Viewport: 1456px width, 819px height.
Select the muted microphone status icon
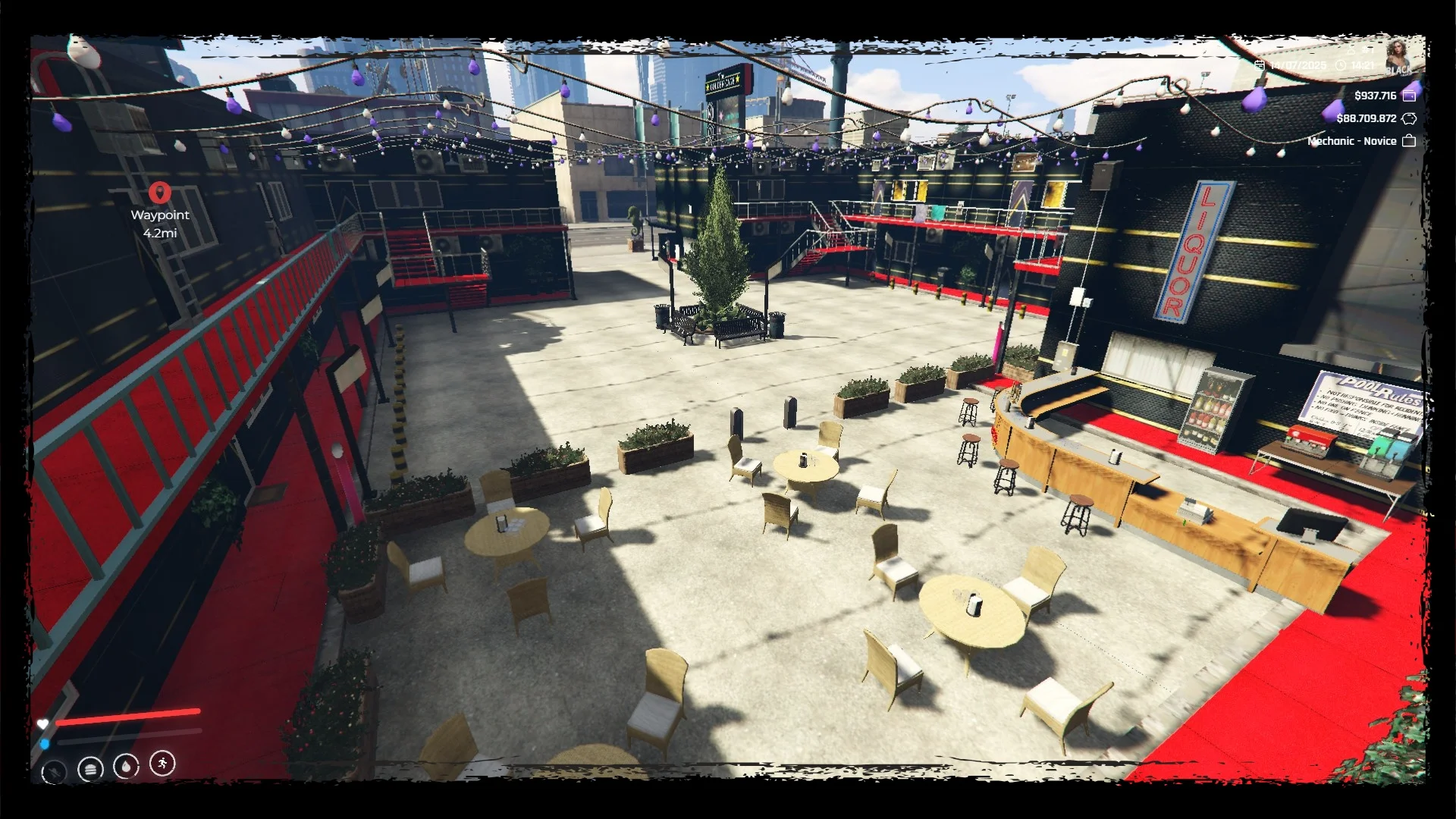point(54,772)
